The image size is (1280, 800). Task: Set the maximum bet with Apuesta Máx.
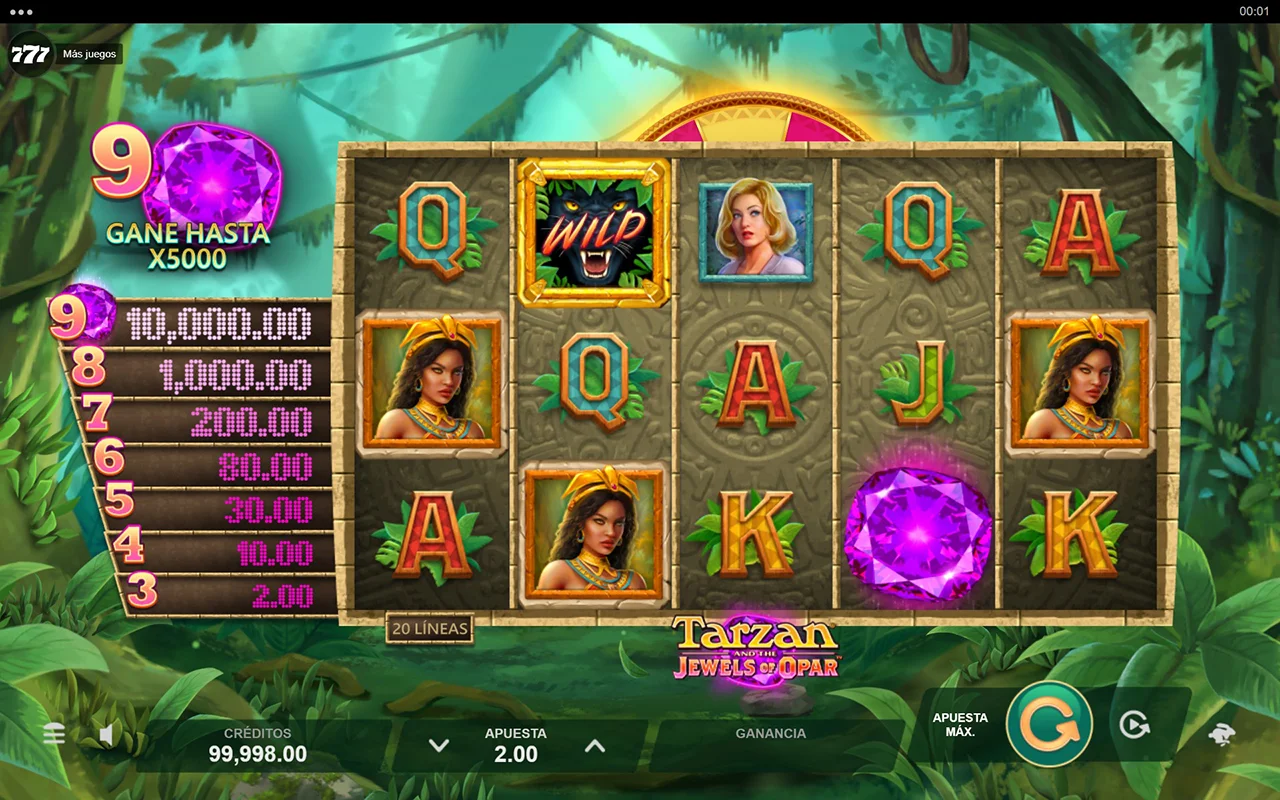tap(960, 725)
